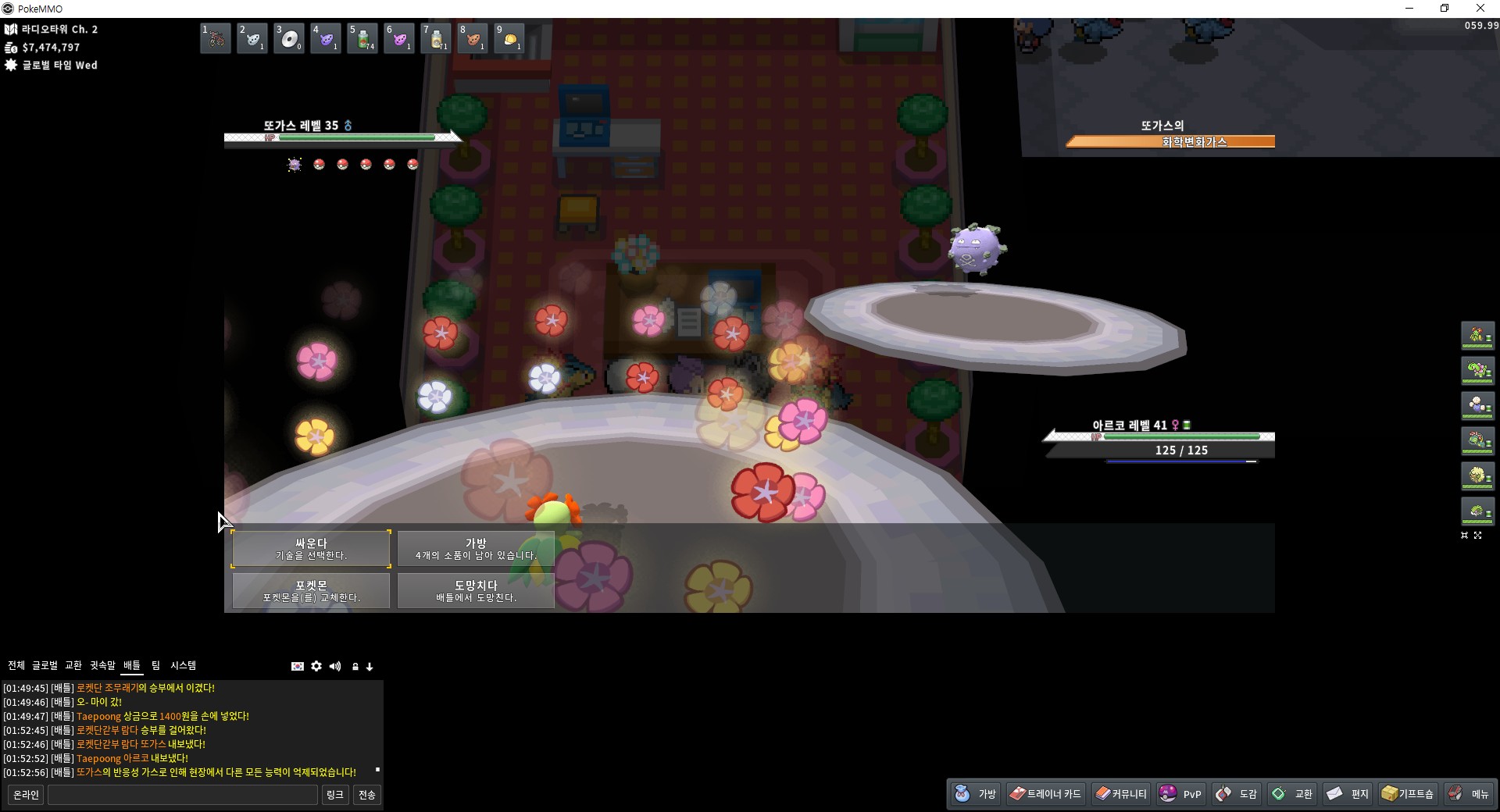The height and width of the screenshot is (812, 1500).
Task: Open the 트레이너 카드 trainer card
Action: (x=1045, y=794)
